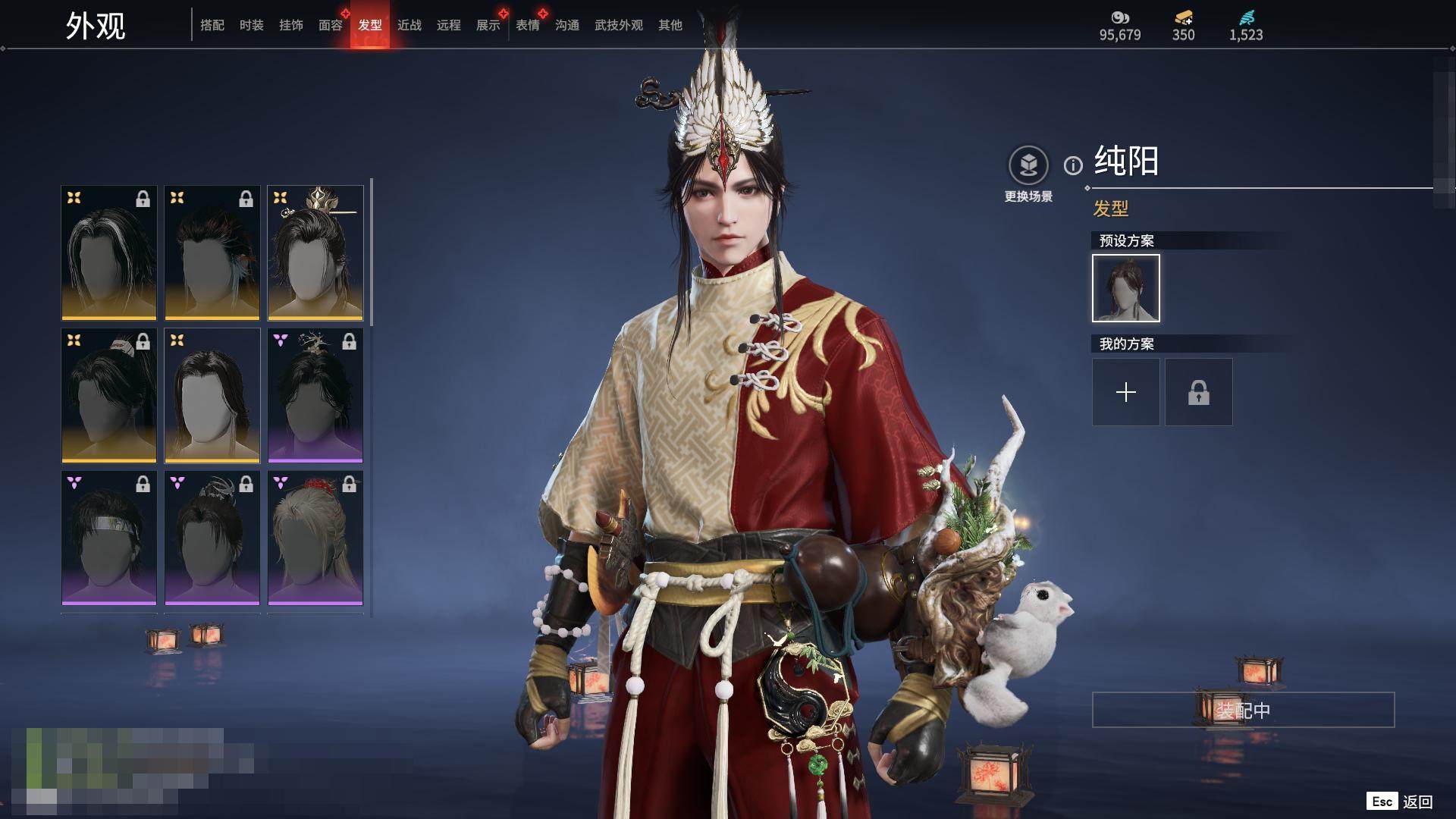1456x819 pixels.
Task: Go to the 面容 face tab
Action: click(x=331, y=25)
